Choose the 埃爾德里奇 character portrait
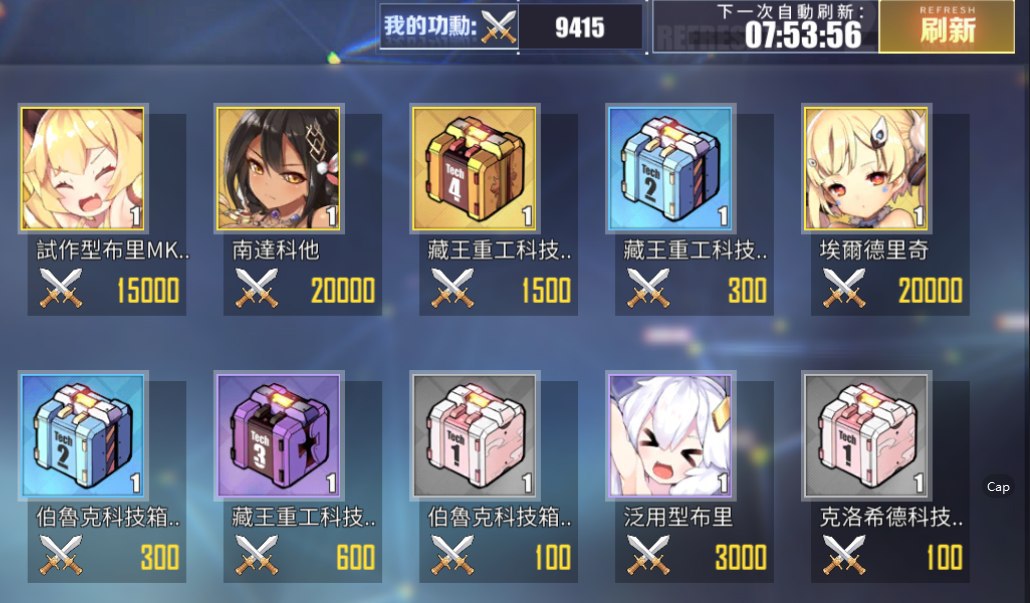 (x=866, y=169)
